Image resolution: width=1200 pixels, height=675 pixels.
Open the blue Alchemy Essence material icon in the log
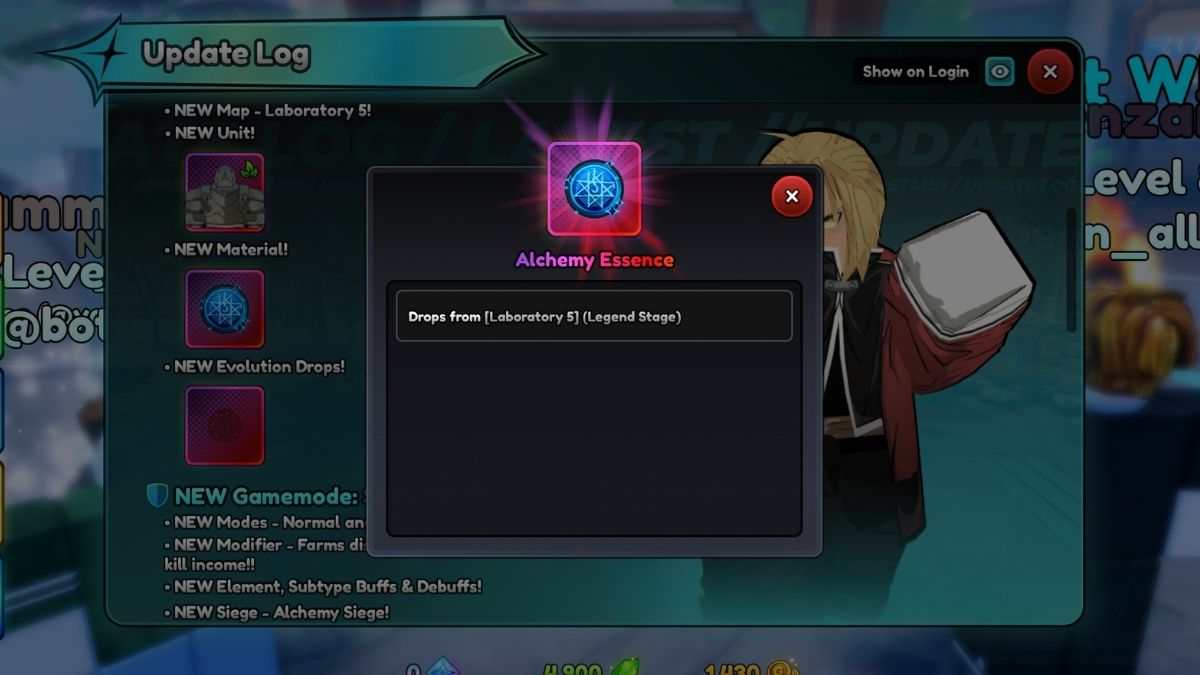point(225,309)
